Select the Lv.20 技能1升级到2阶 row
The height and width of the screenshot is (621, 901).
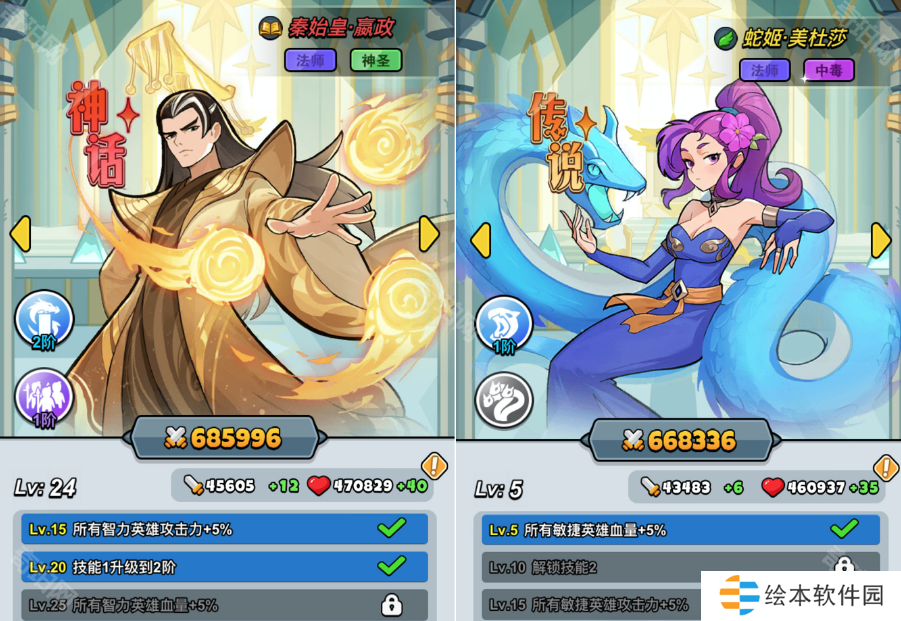click(225, 567)
